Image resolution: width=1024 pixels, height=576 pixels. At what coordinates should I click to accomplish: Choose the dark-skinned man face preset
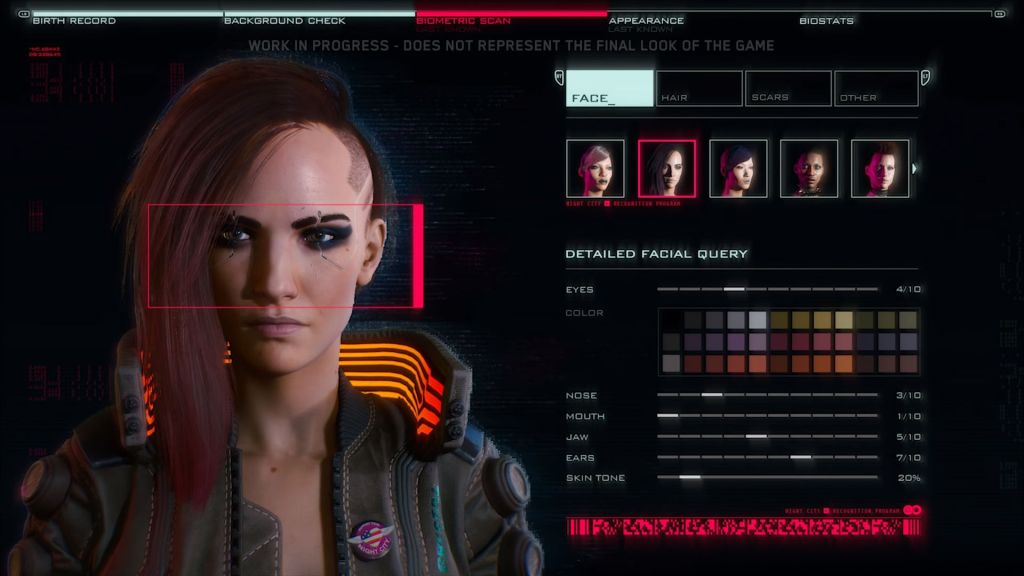[809, 168]
